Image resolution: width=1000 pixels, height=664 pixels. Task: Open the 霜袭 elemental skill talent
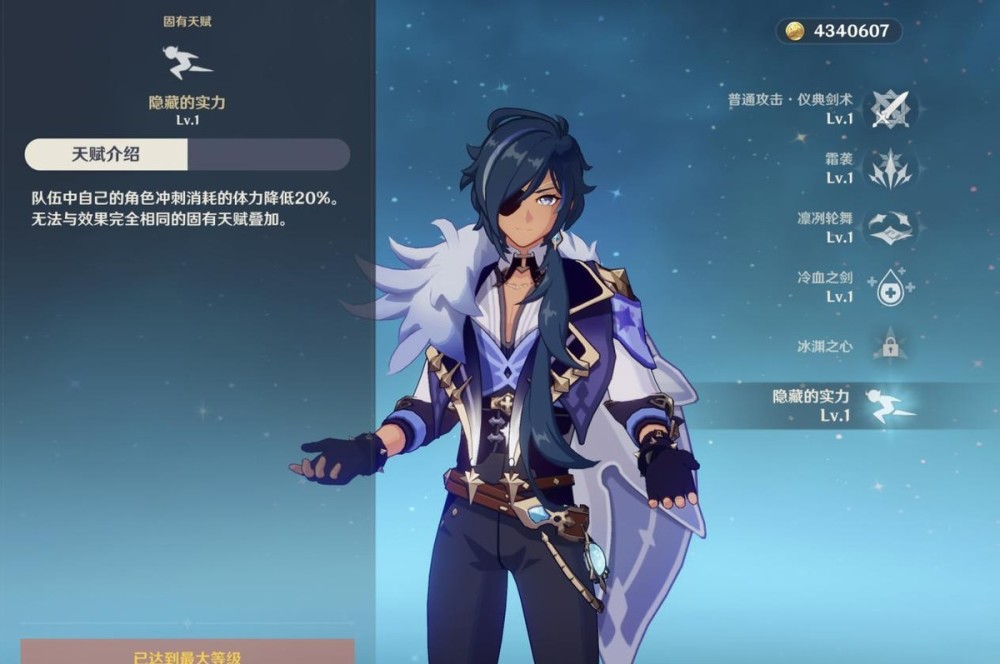pyautogui.click(x=888, y=168)
